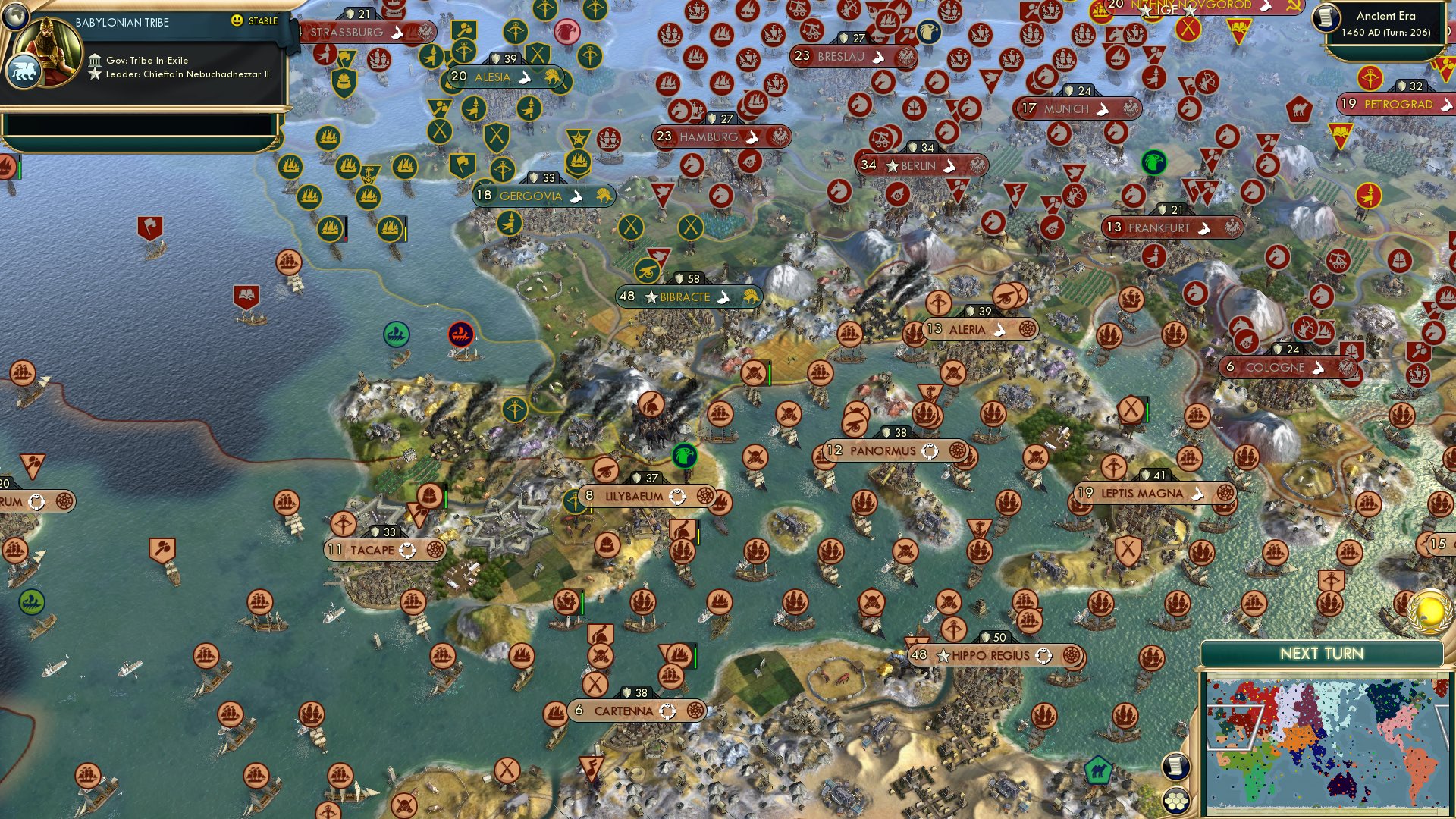Open the notification log scroll icon

tap(1177, 766)
